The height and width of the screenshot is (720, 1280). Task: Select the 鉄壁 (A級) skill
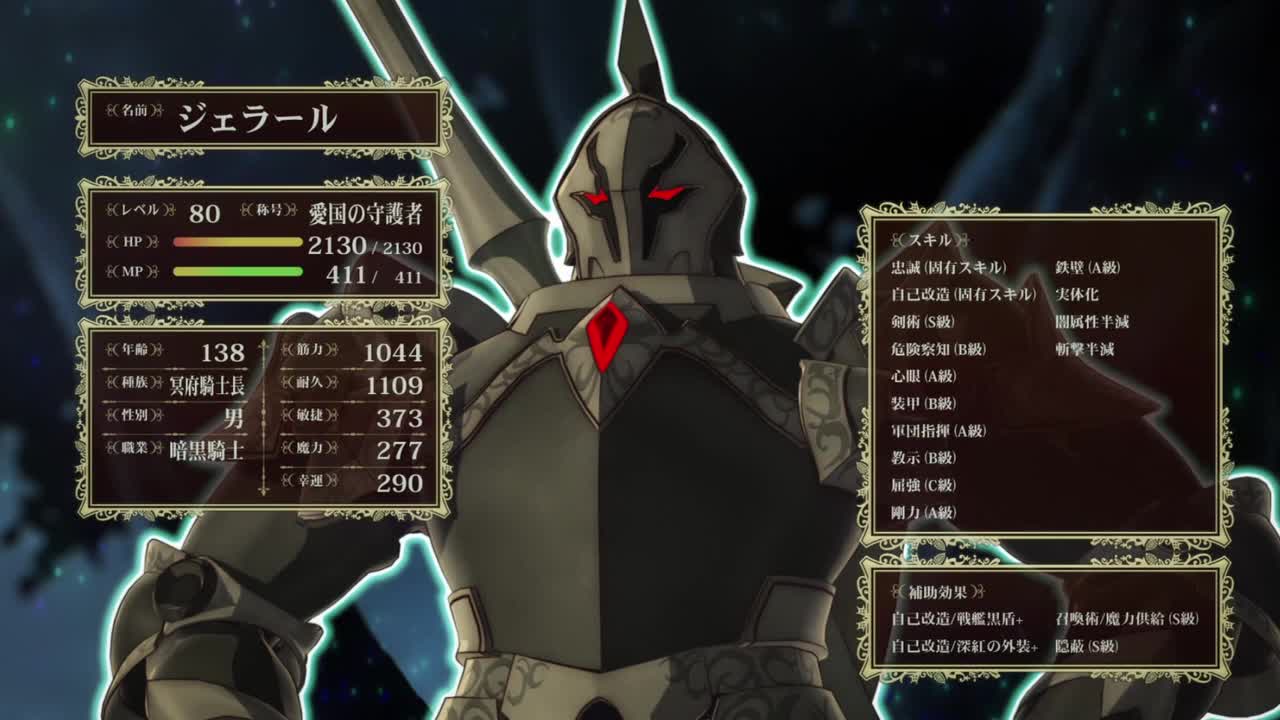click(1087, 268)
